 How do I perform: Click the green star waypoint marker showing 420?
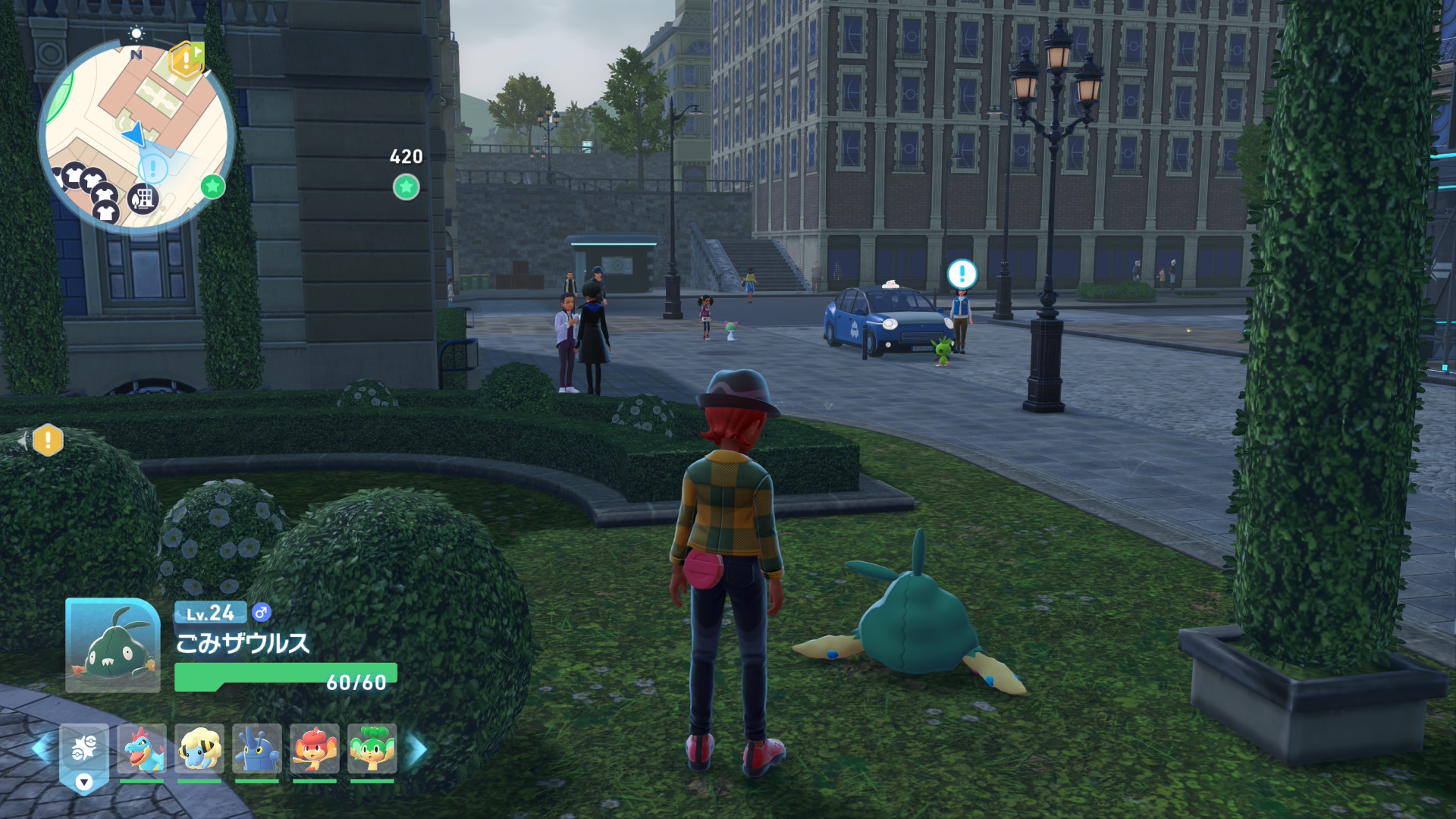[x=406, y=187]
